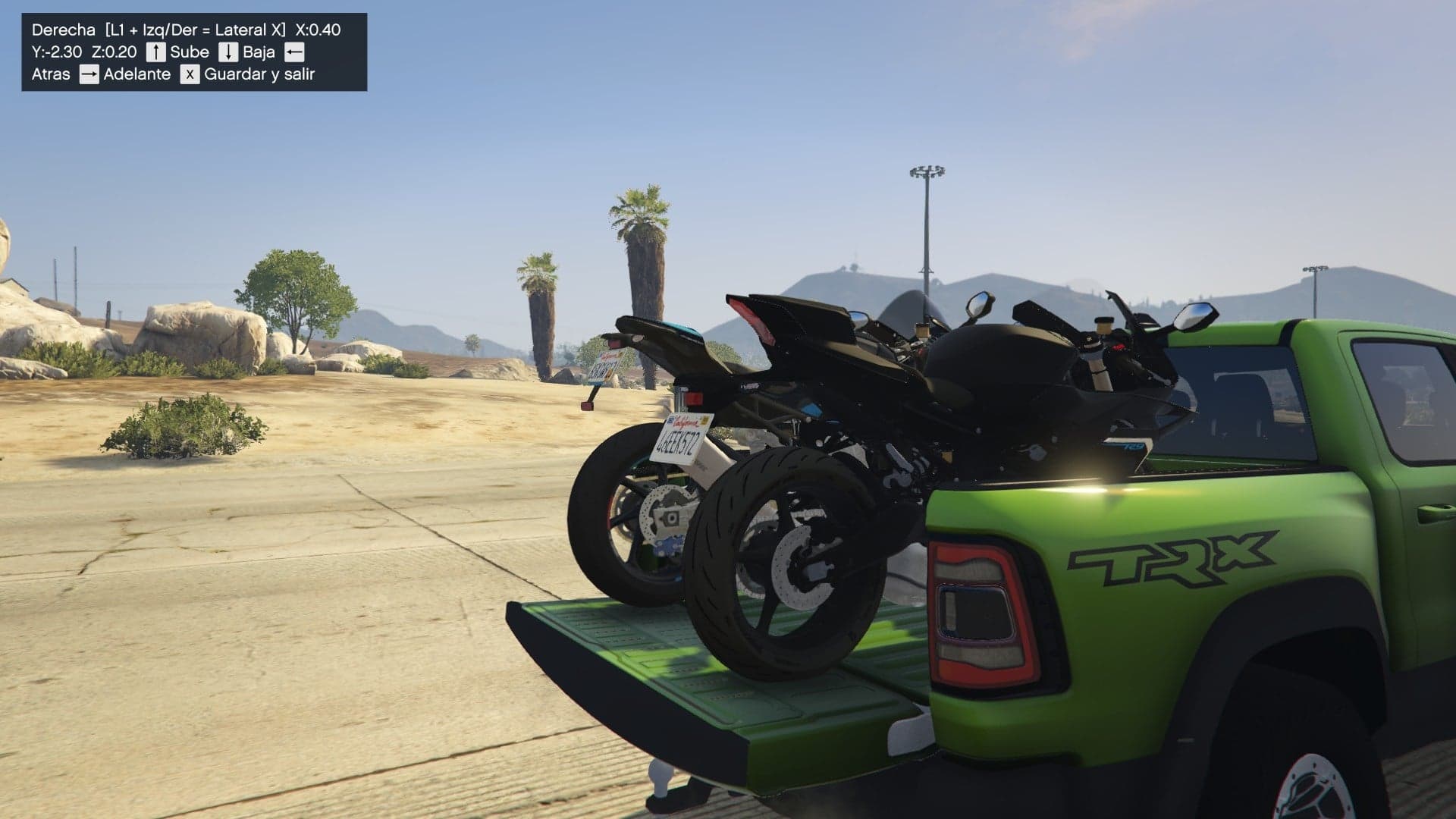1456x819 pixels.
Task: Select the Adelante menu entry
Action: [x=136, y=74]
